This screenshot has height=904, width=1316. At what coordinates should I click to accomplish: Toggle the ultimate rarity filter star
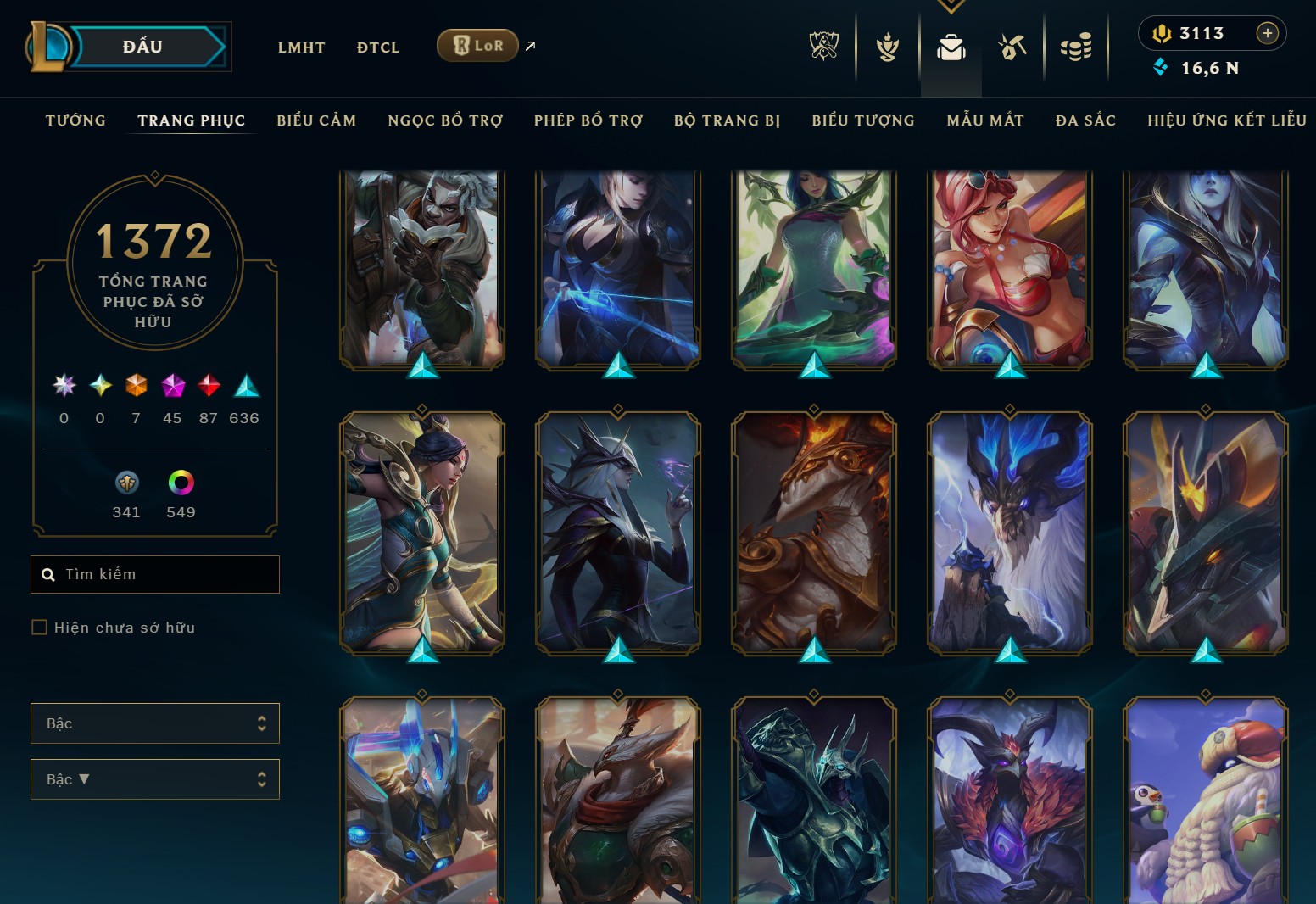coord(64,386)
